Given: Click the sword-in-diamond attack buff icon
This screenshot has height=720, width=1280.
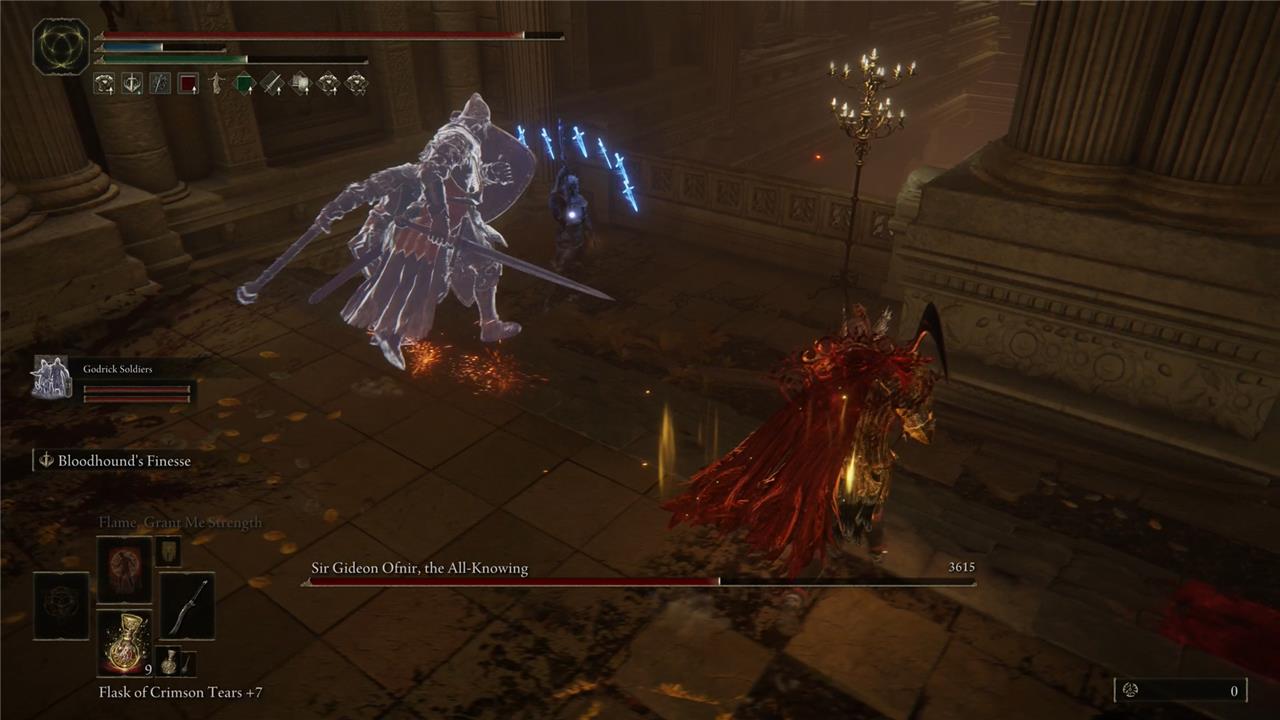Looking at the screenshot, I should tap(272, 84).
